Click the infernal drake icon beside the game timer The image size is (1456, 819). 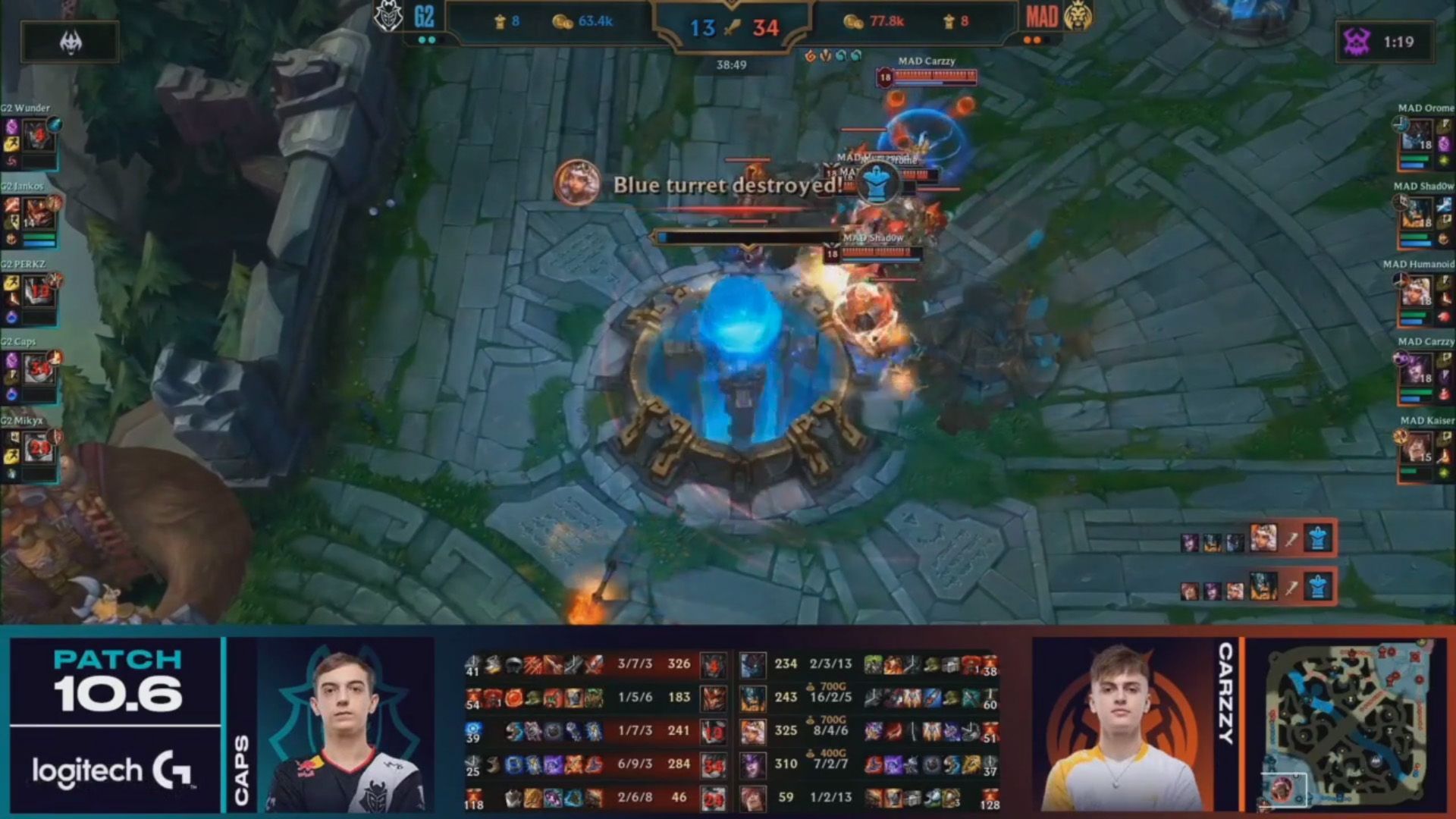click(811, 55)
